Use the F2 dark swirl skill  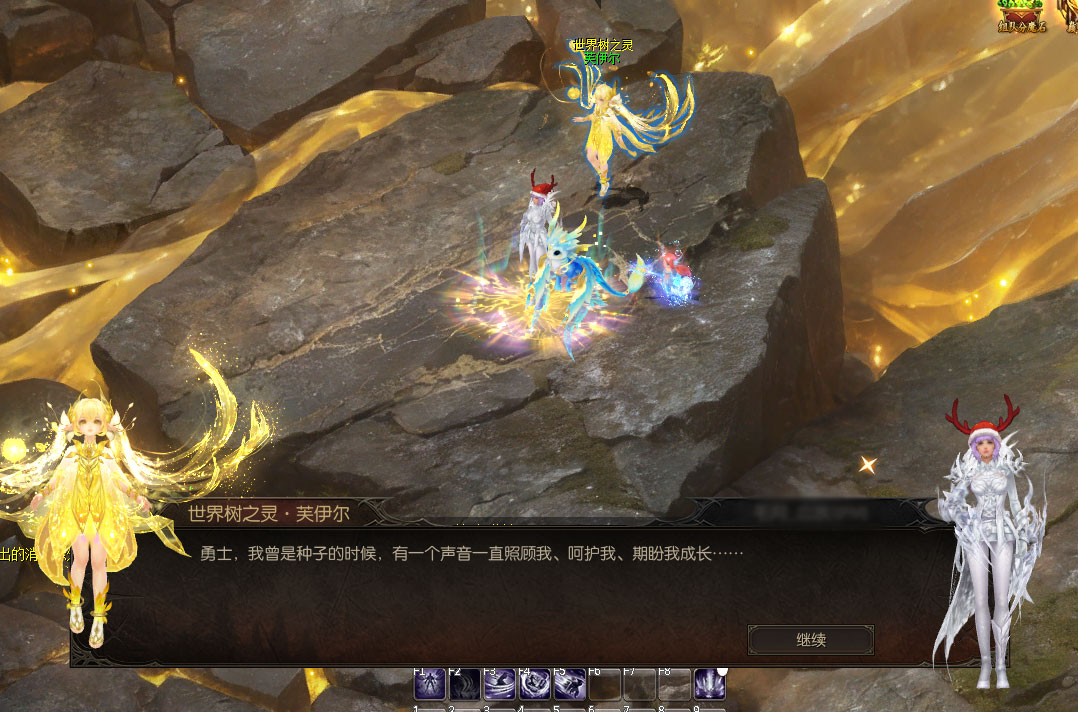pos(465,684)
